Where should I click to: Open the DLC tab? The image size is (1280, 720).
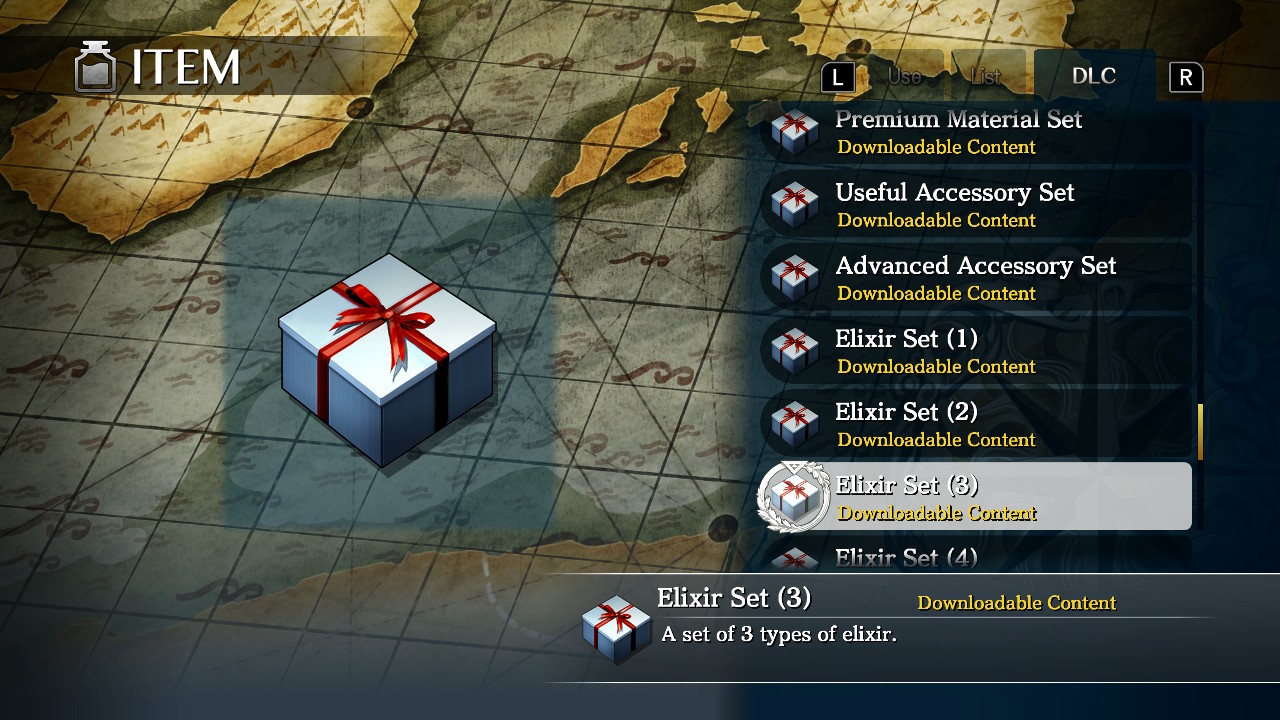click(x=1093, y=75)
